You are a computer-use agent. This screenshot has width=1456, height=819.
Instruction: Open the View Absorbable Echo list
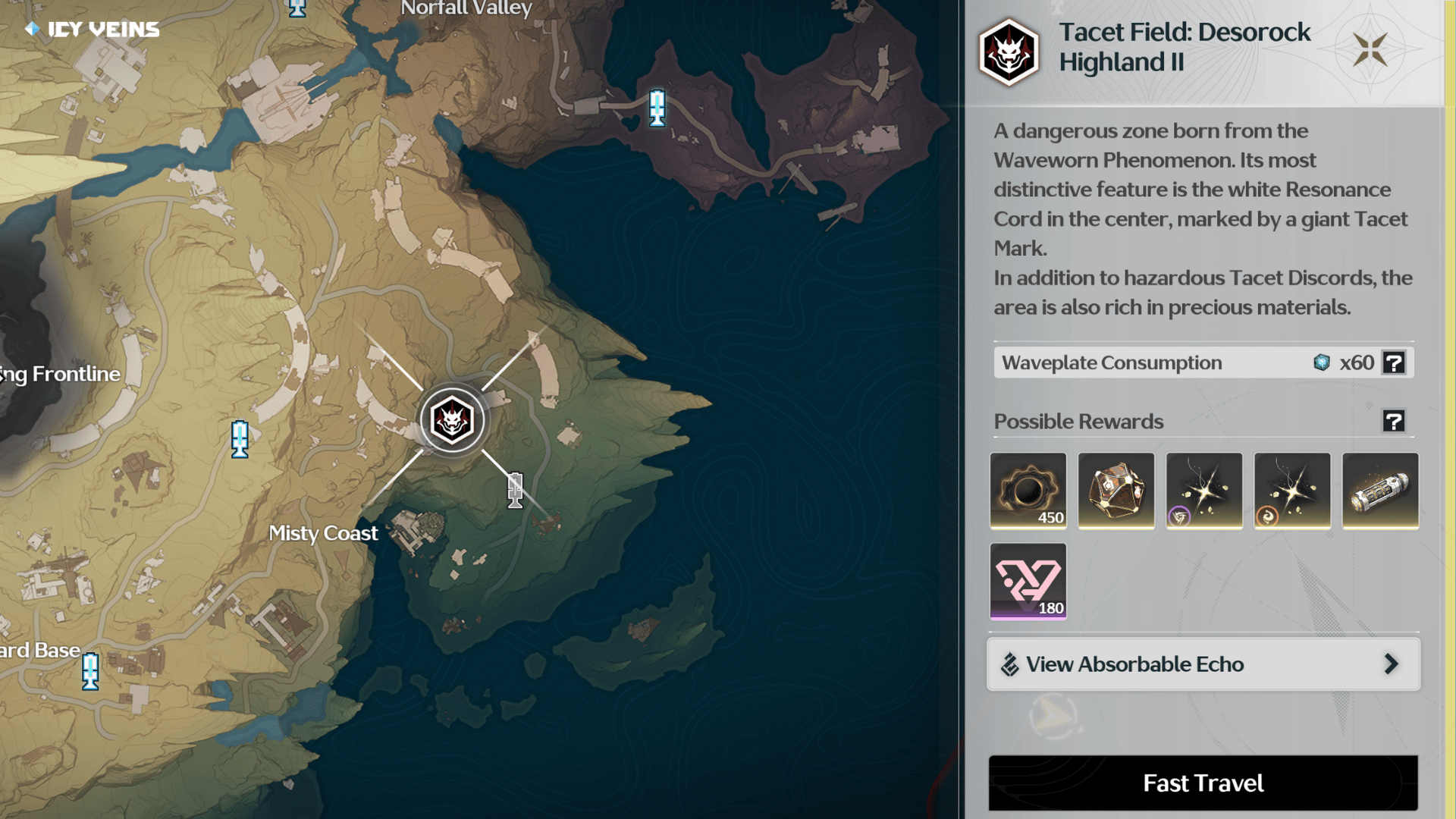tap(1203, 664)
